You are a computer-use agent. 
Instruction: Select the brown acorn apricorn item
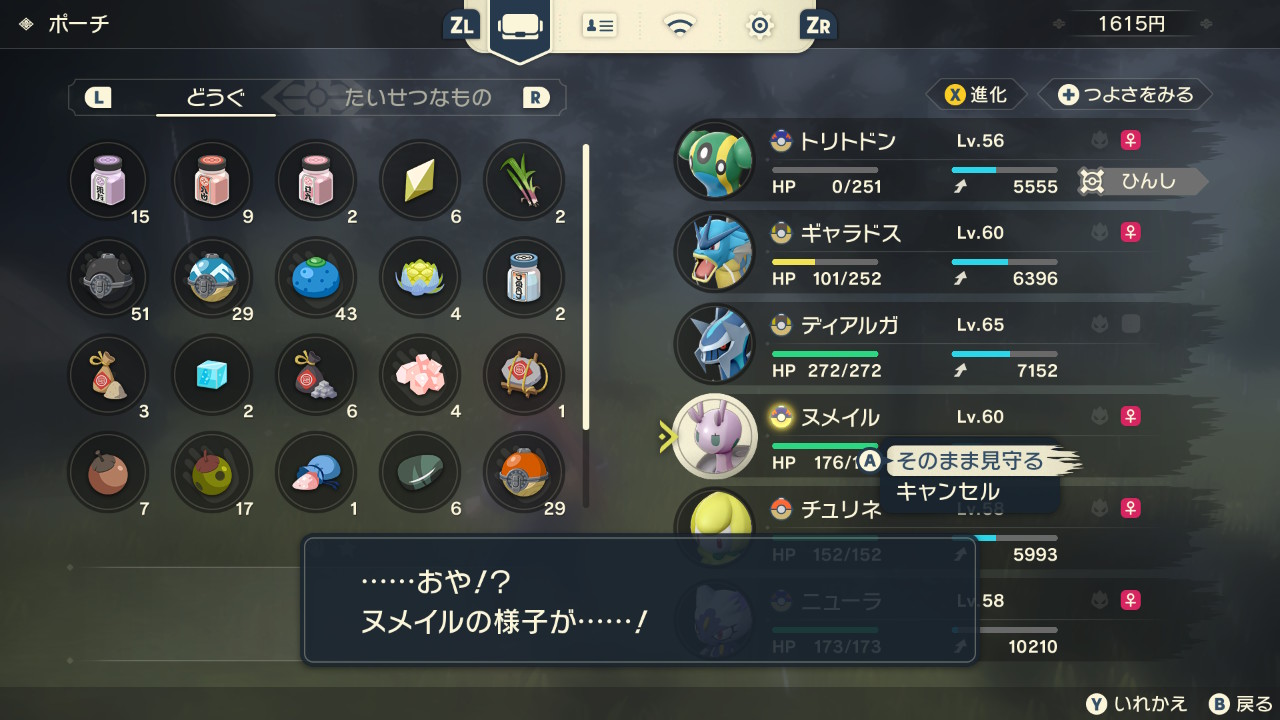coord(108,473)
